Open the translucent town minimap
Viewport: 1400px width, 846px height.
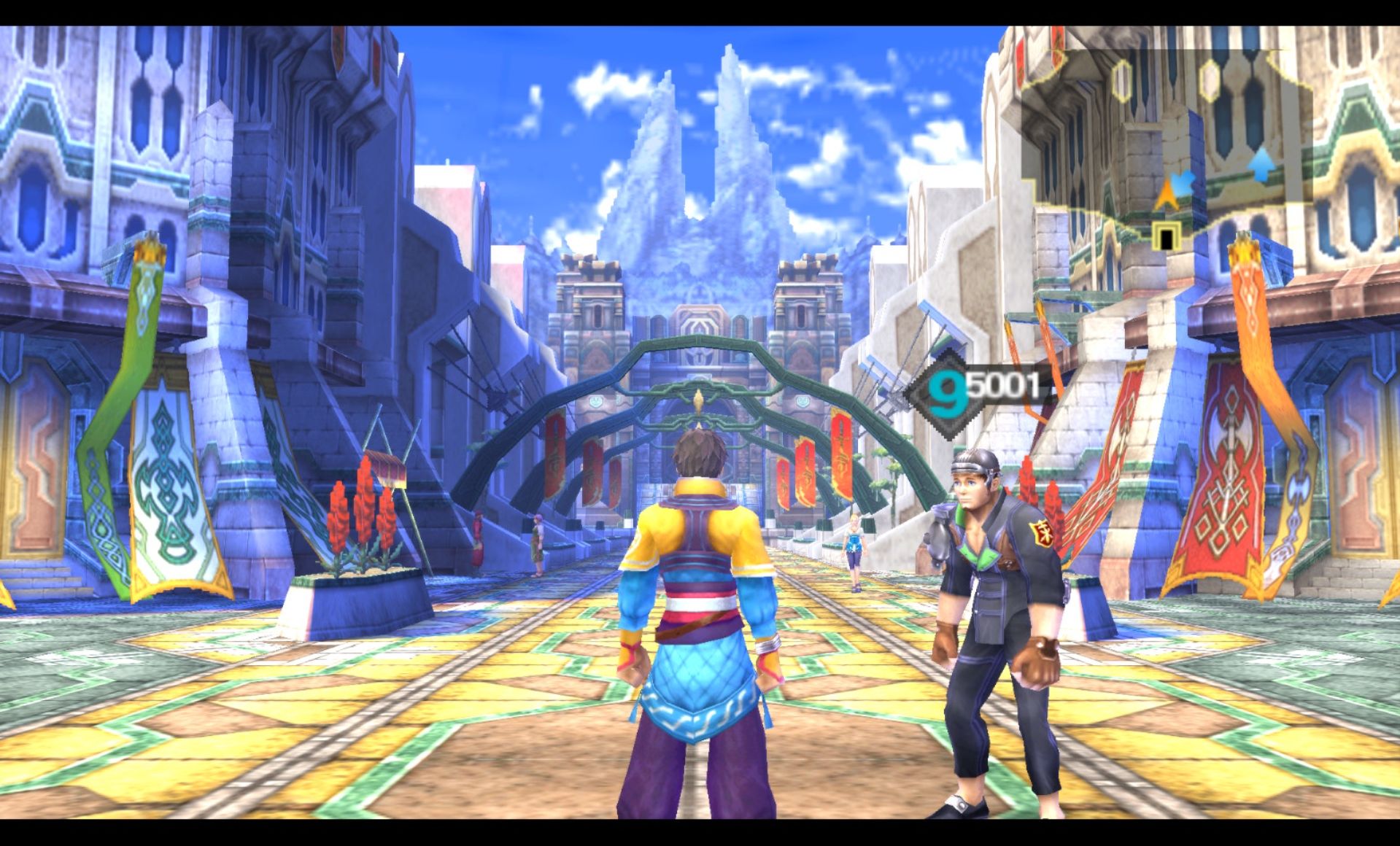(1166, 131)
